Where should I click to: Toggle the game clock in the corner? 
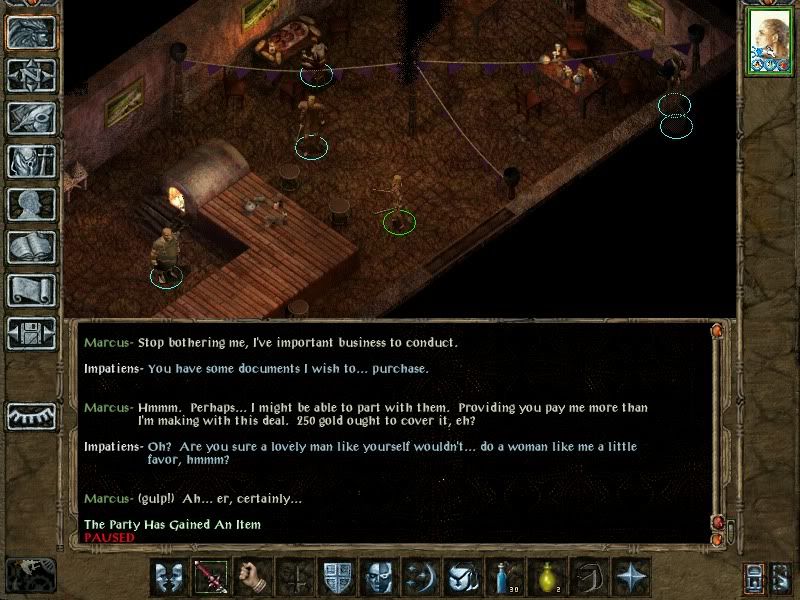[x=30, y=575]
